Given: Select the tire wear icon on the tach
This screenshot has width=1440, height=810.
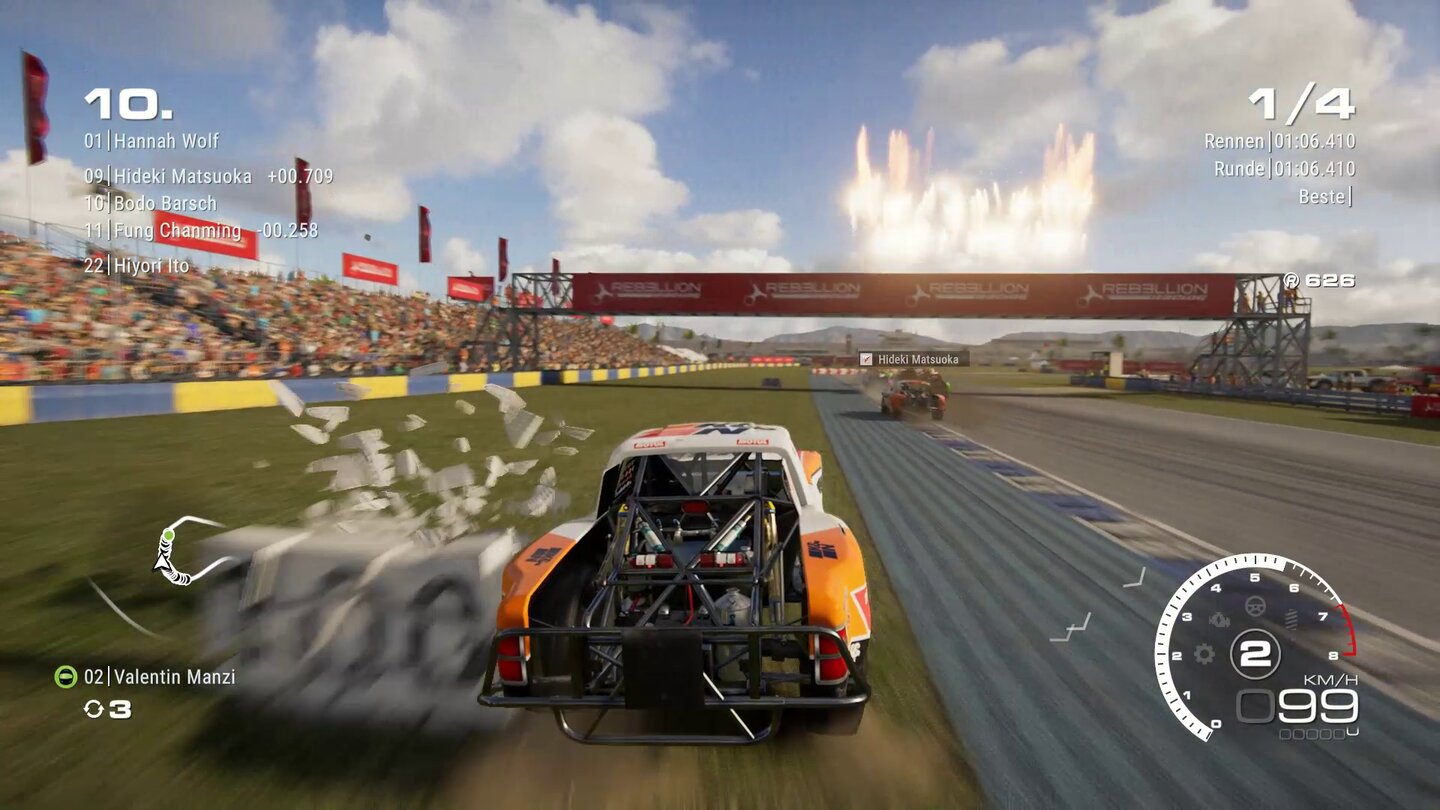Looking at the screenshot, I should pyautogui.click(x=1291, y=616).
